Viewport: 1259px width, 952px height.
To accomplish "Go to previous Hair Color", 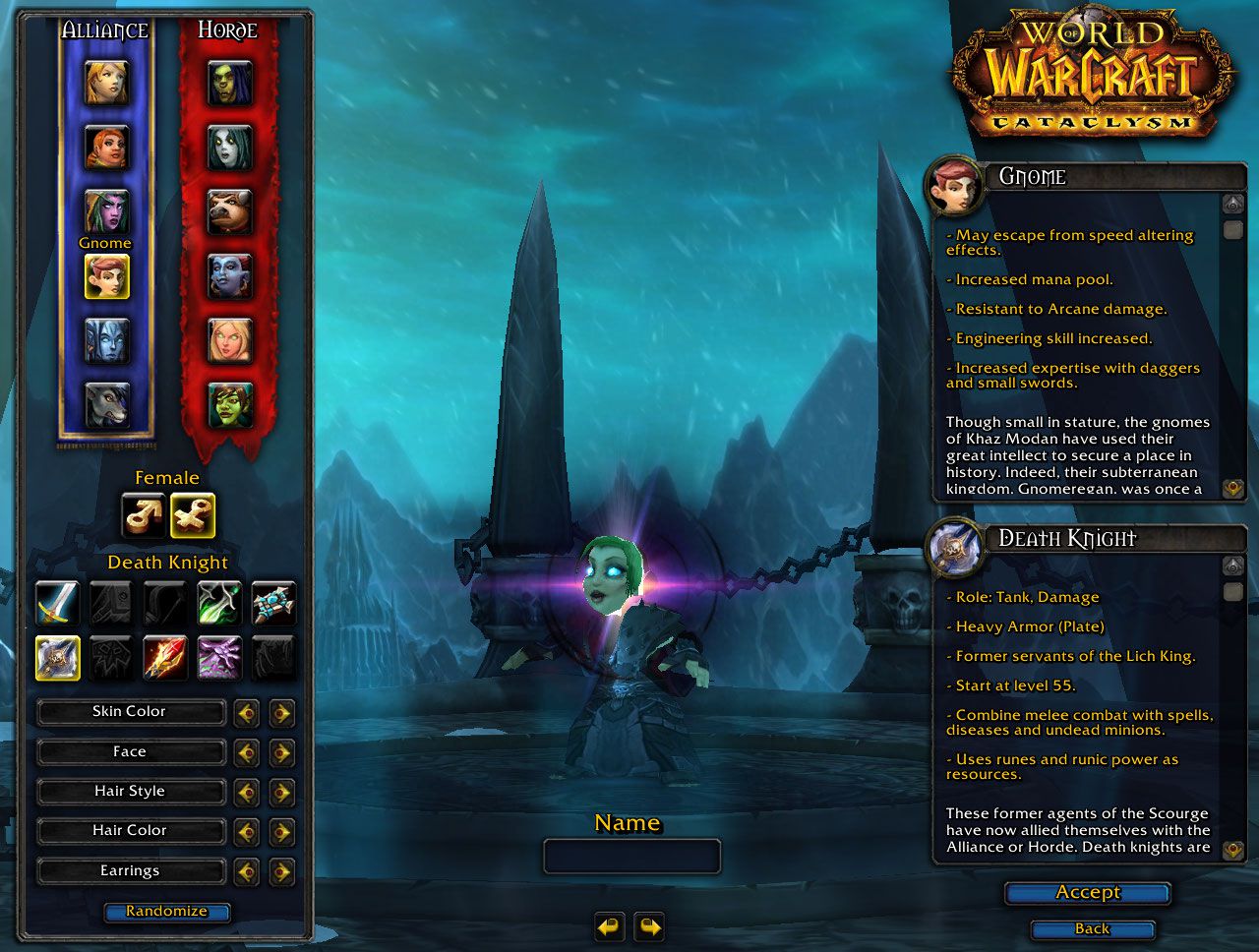I will (x=246, y=832).
